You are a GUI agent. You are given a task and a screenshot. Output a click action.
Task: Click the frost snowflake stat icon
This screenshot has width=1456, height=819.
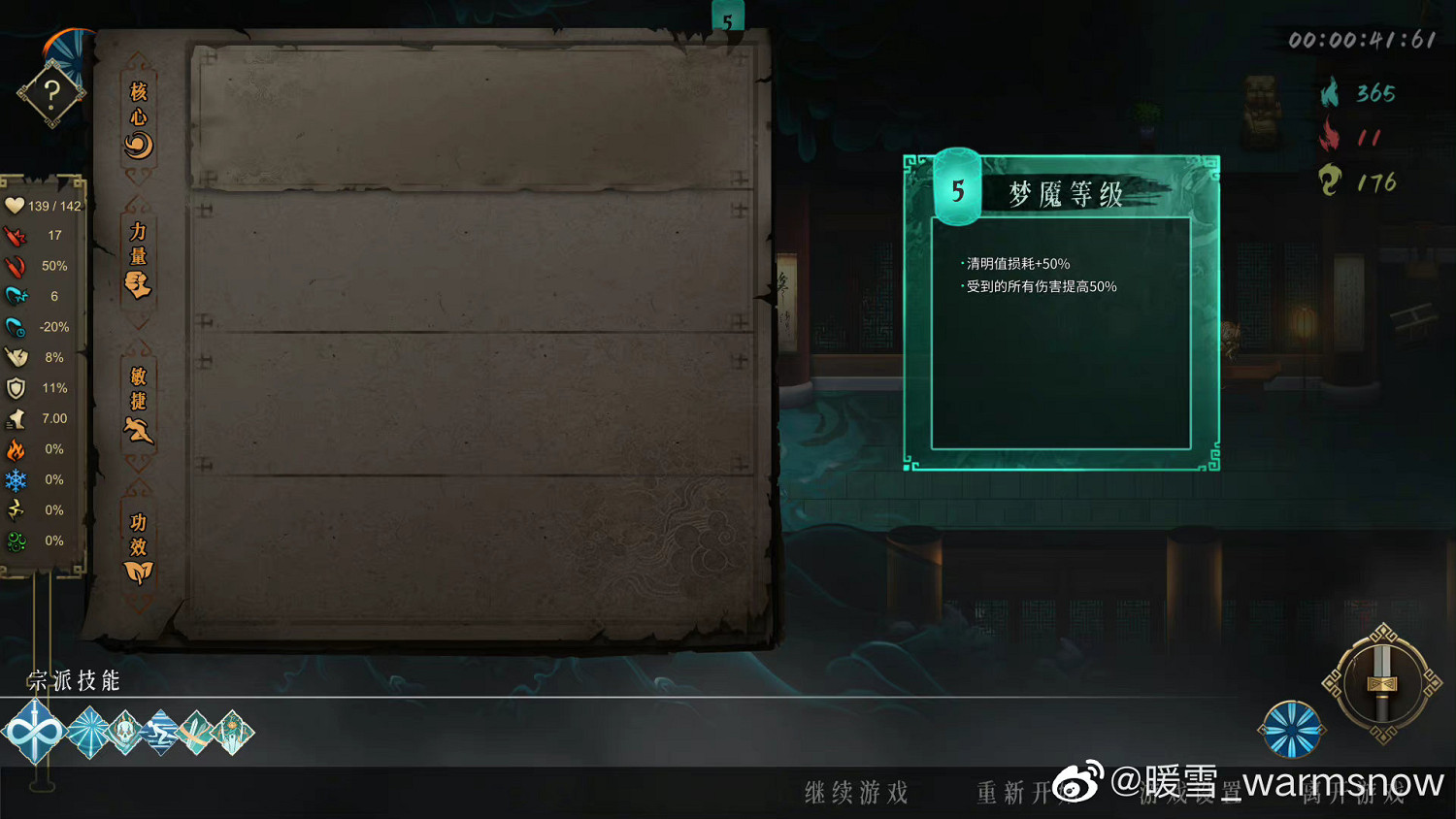(16, 478)
